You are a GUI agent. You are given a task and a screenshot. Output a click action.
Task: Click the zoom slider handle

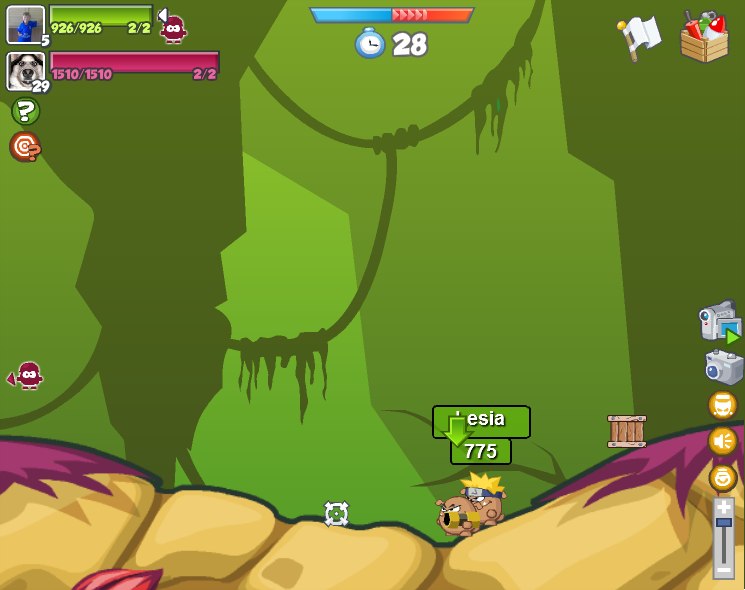pyautogui.click(x=723, y=523)
